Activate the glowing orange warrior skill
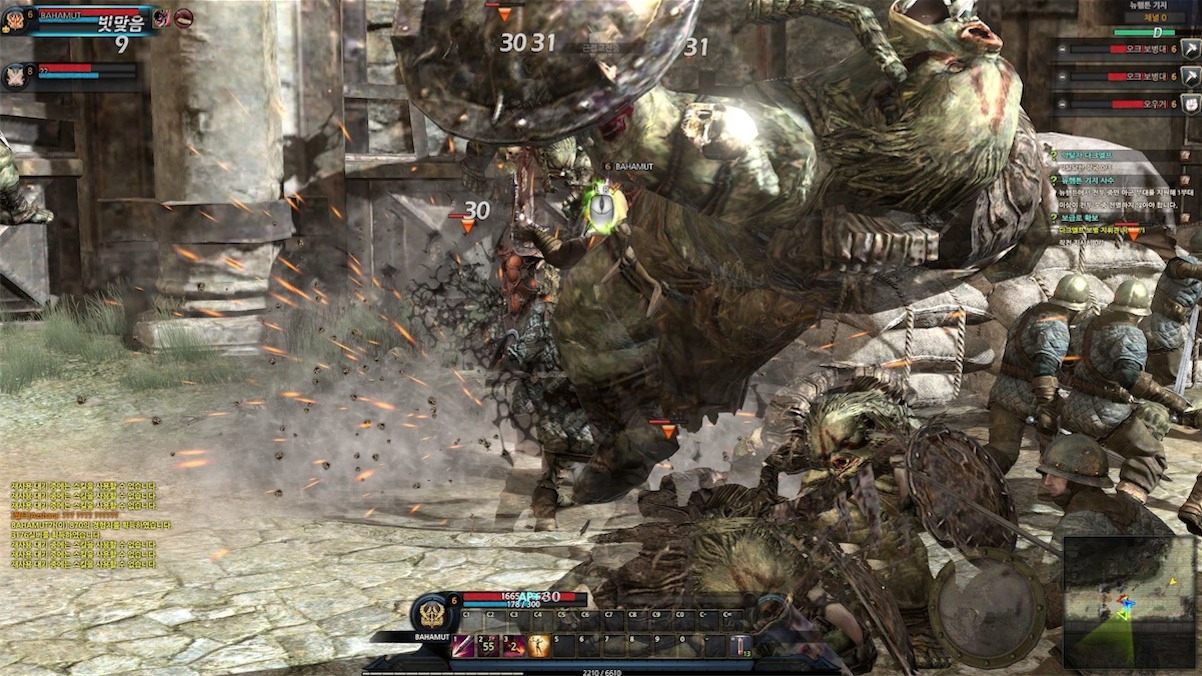 point(539,646)
